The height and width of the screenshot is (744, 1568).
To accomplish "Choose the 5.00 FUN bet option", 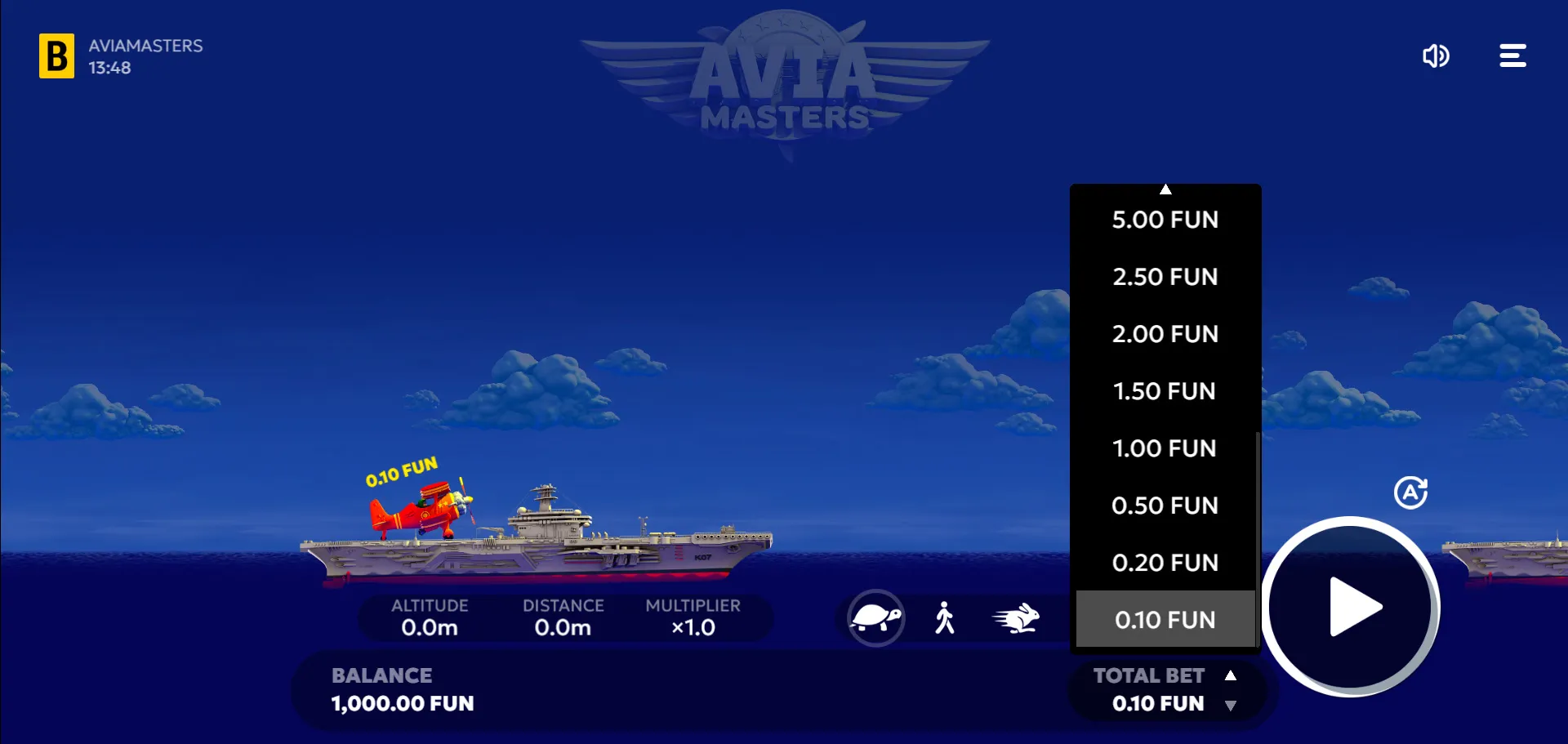I will [1165, 220].
